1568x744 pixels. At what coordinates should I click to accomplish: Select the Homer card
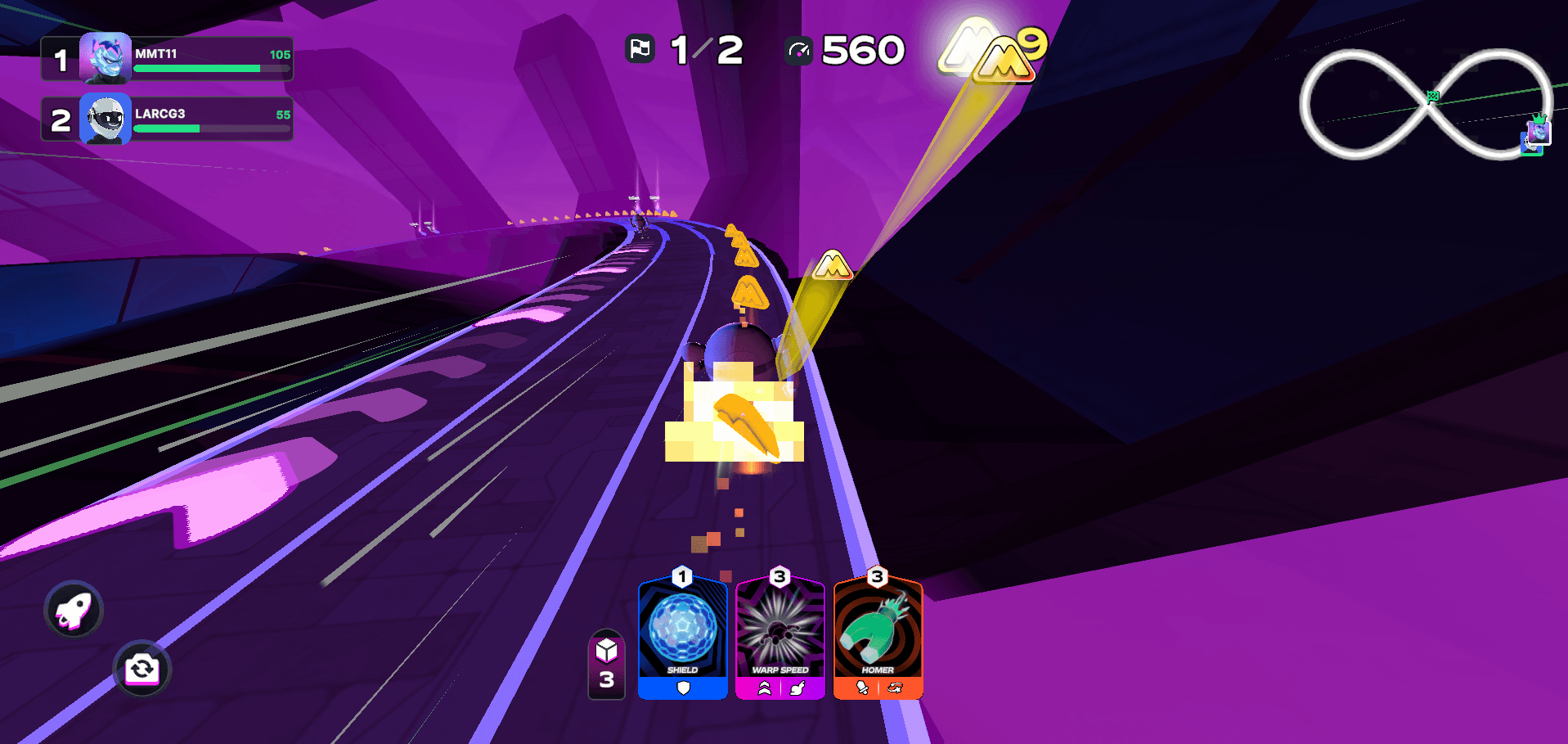click(878, 636)
